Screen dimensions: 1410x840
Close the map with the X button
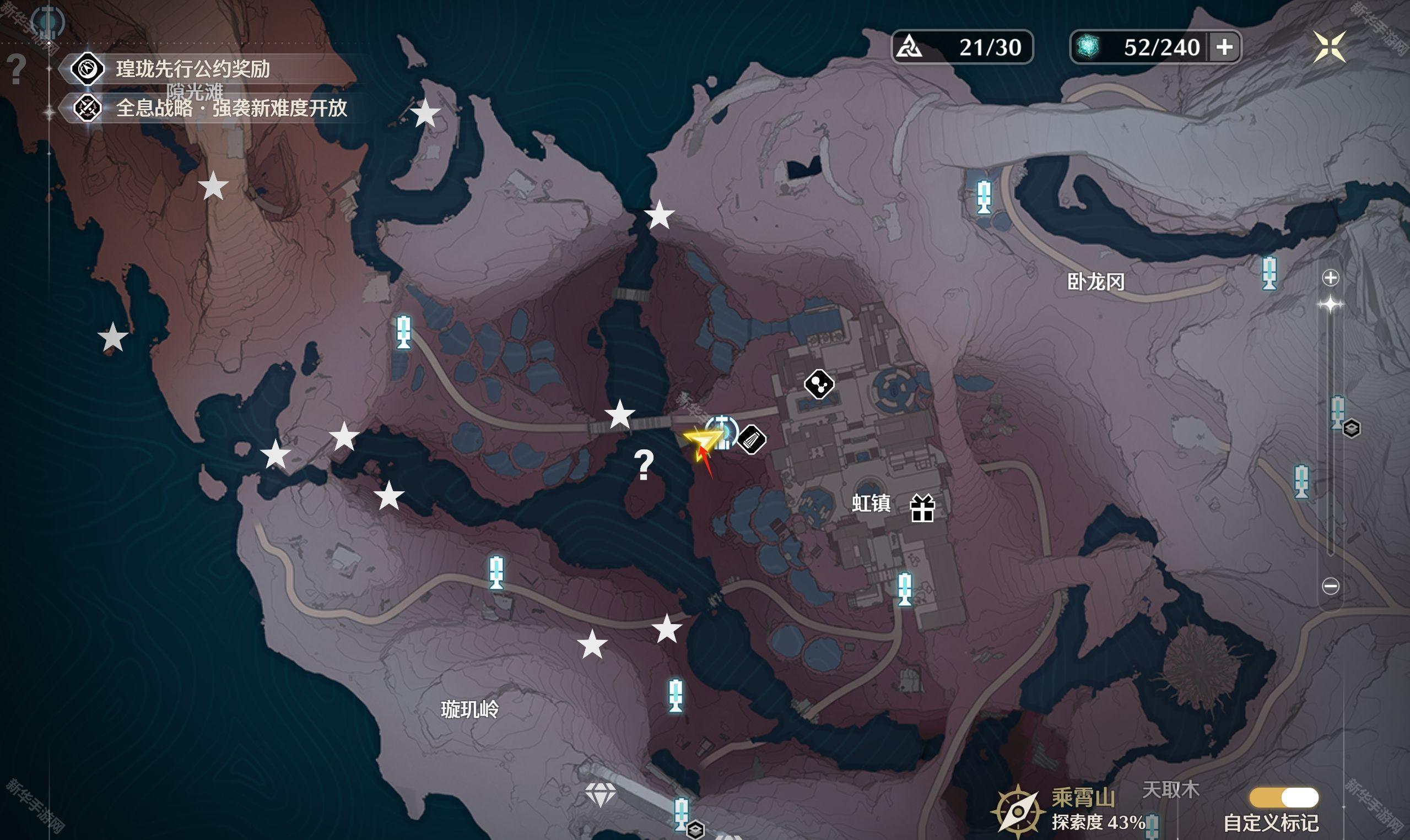tap(1330, 46)
